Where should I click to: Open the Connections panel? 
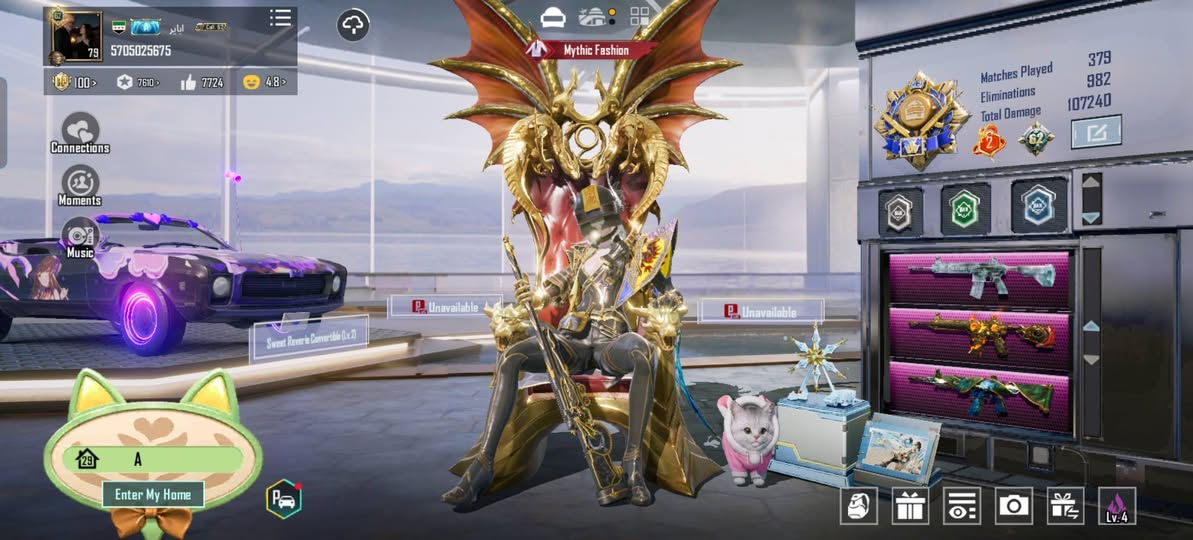point(80,133)
